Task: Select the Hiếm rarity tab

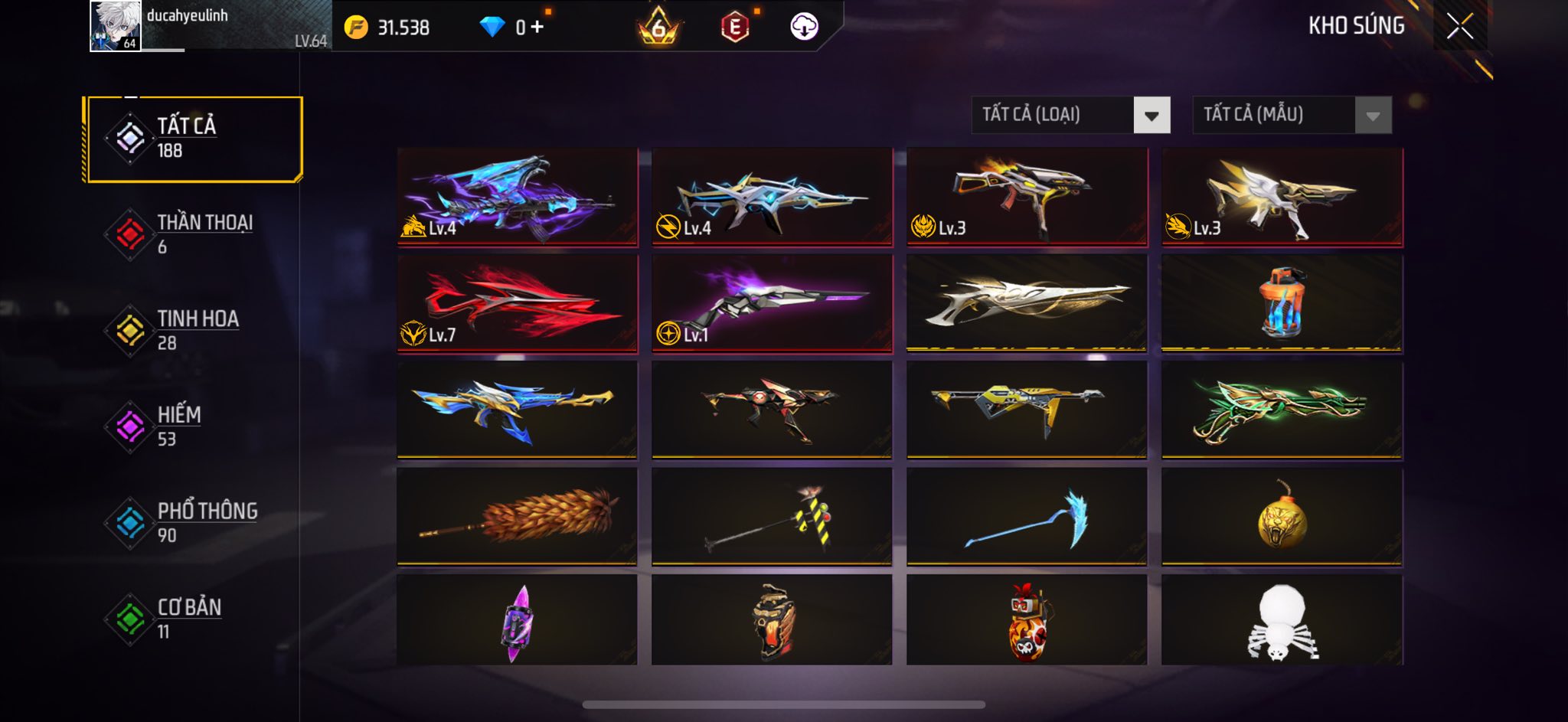Action: 191,426
